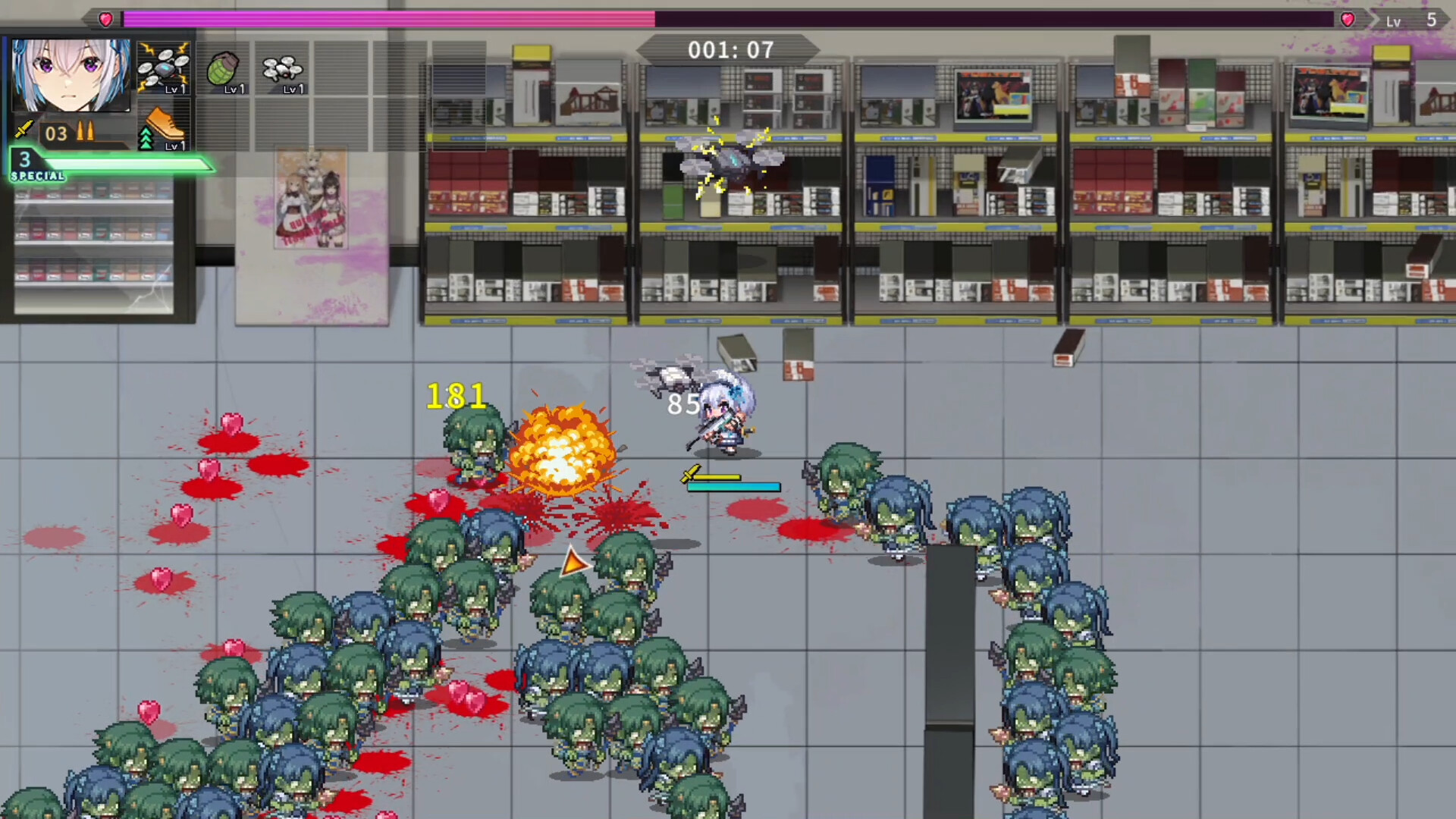Click the yellow arrow marker near the player
This screenshot has width=1456, height=819.
tap(573, 563)
